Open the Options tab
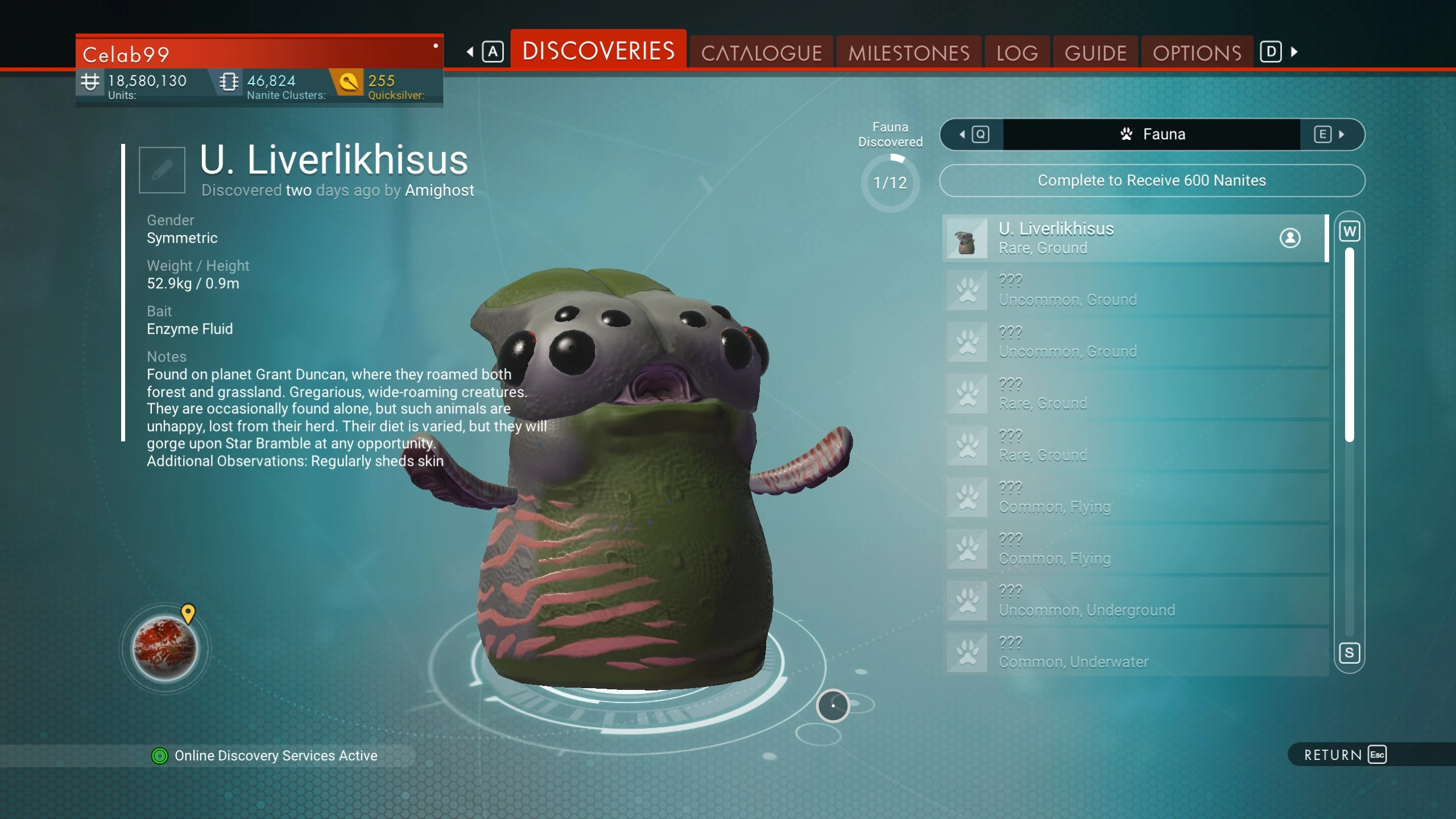Screen dimensions: 1456x819 [1197, 53]
